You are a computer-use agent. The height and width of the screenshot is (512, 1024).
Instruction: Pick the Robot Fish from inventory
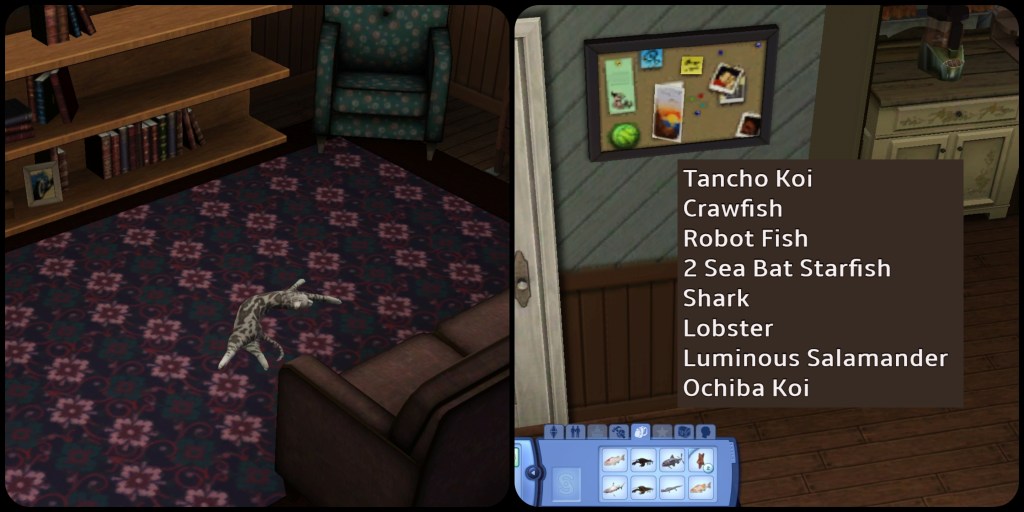pos(673,461)
